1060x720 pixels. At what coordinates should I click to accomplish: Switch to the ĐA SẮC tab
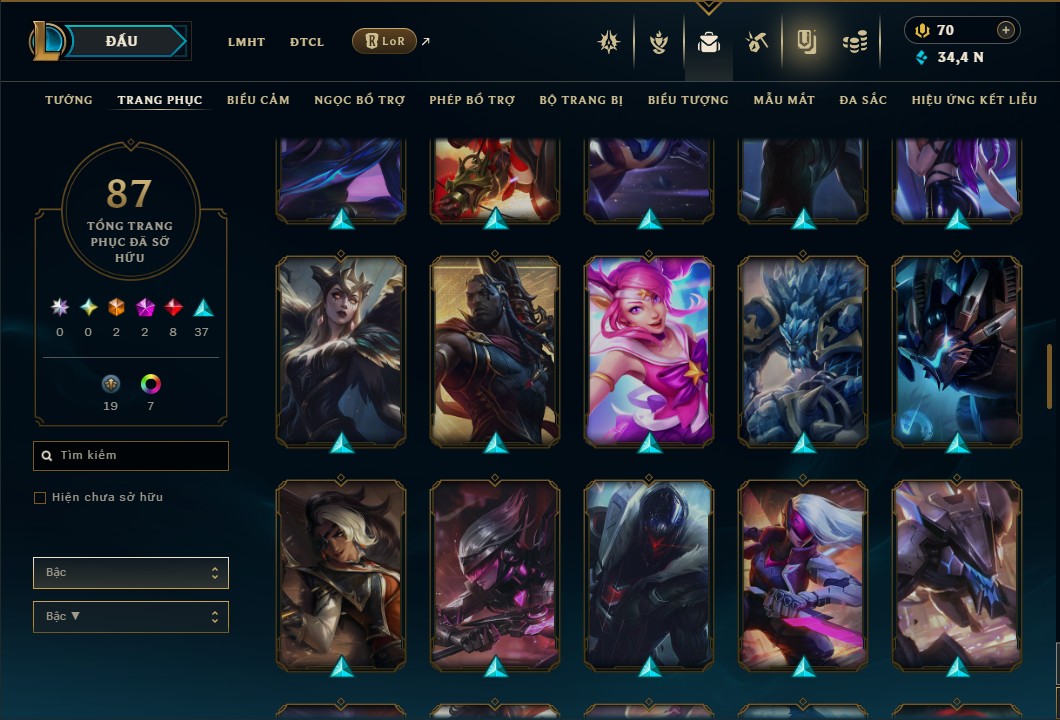863,100
